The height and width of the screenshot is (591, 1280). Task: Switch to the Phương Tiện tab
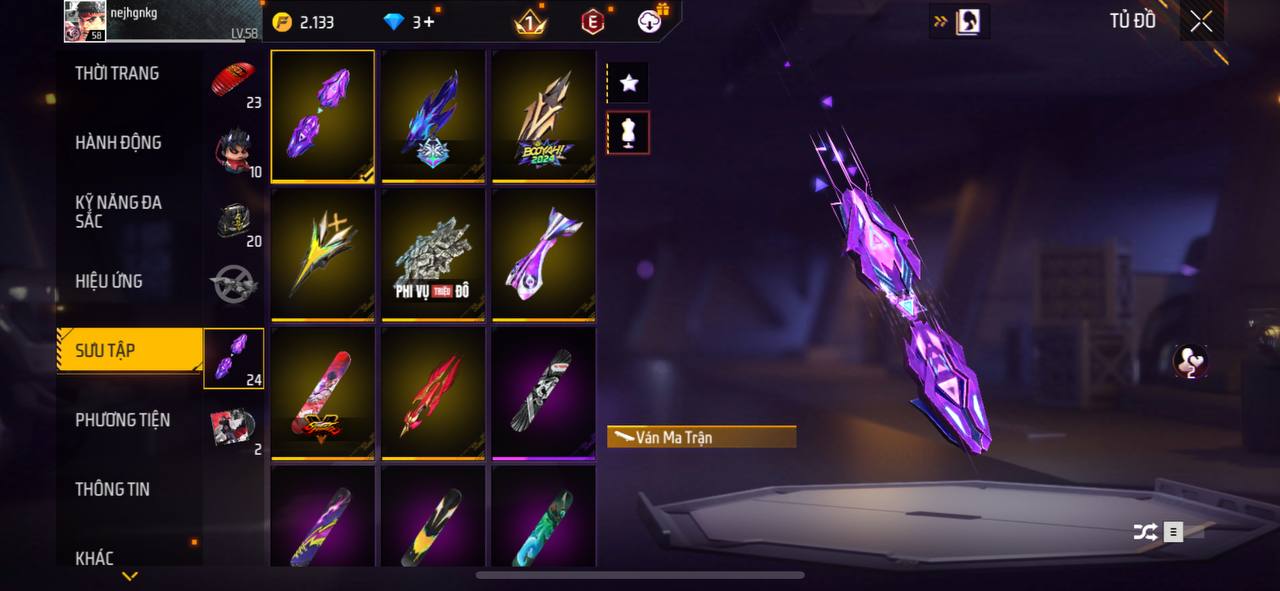point(122,420)
